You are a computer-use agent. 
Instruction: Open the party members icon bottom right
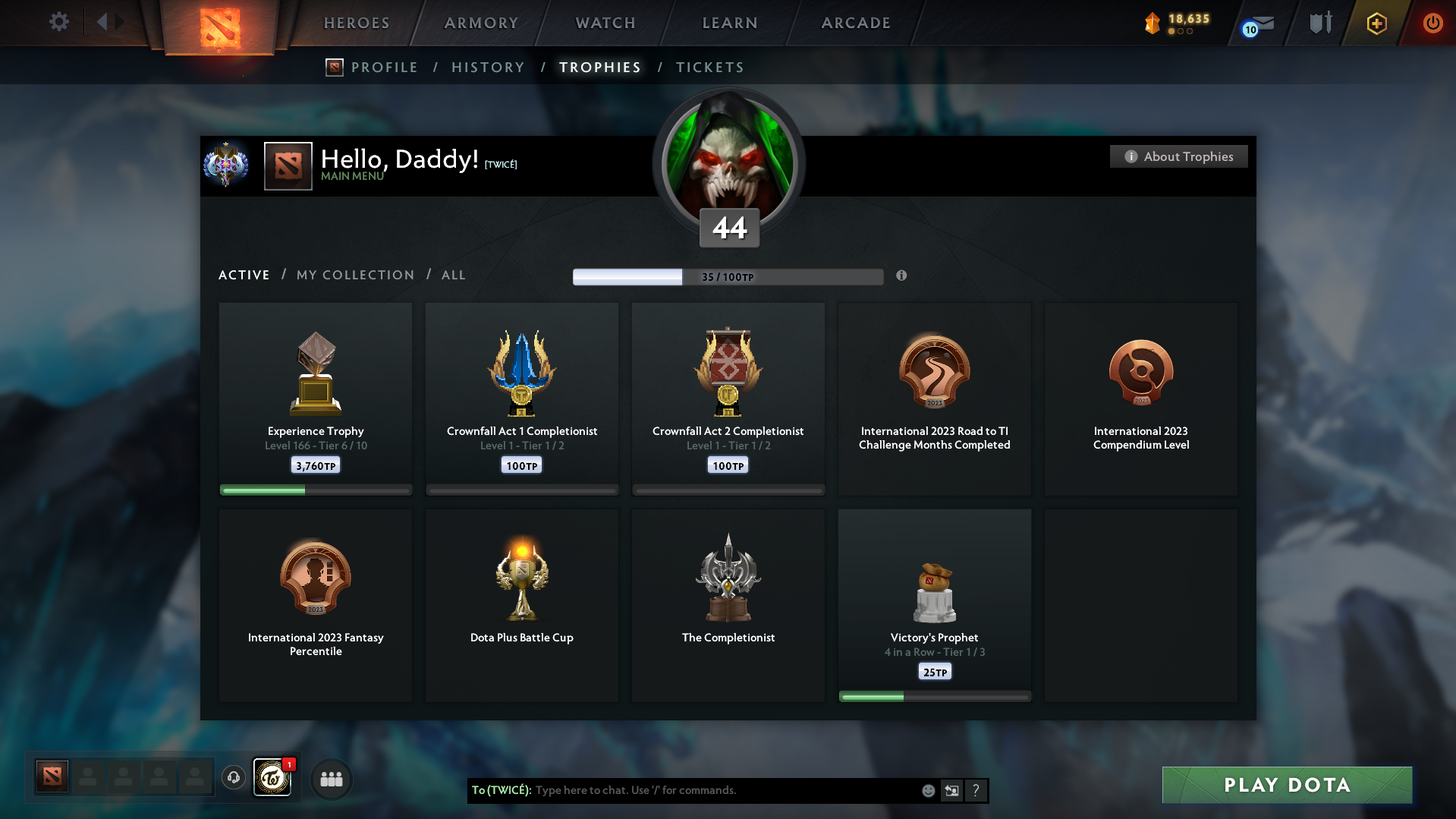pos(331,778)
